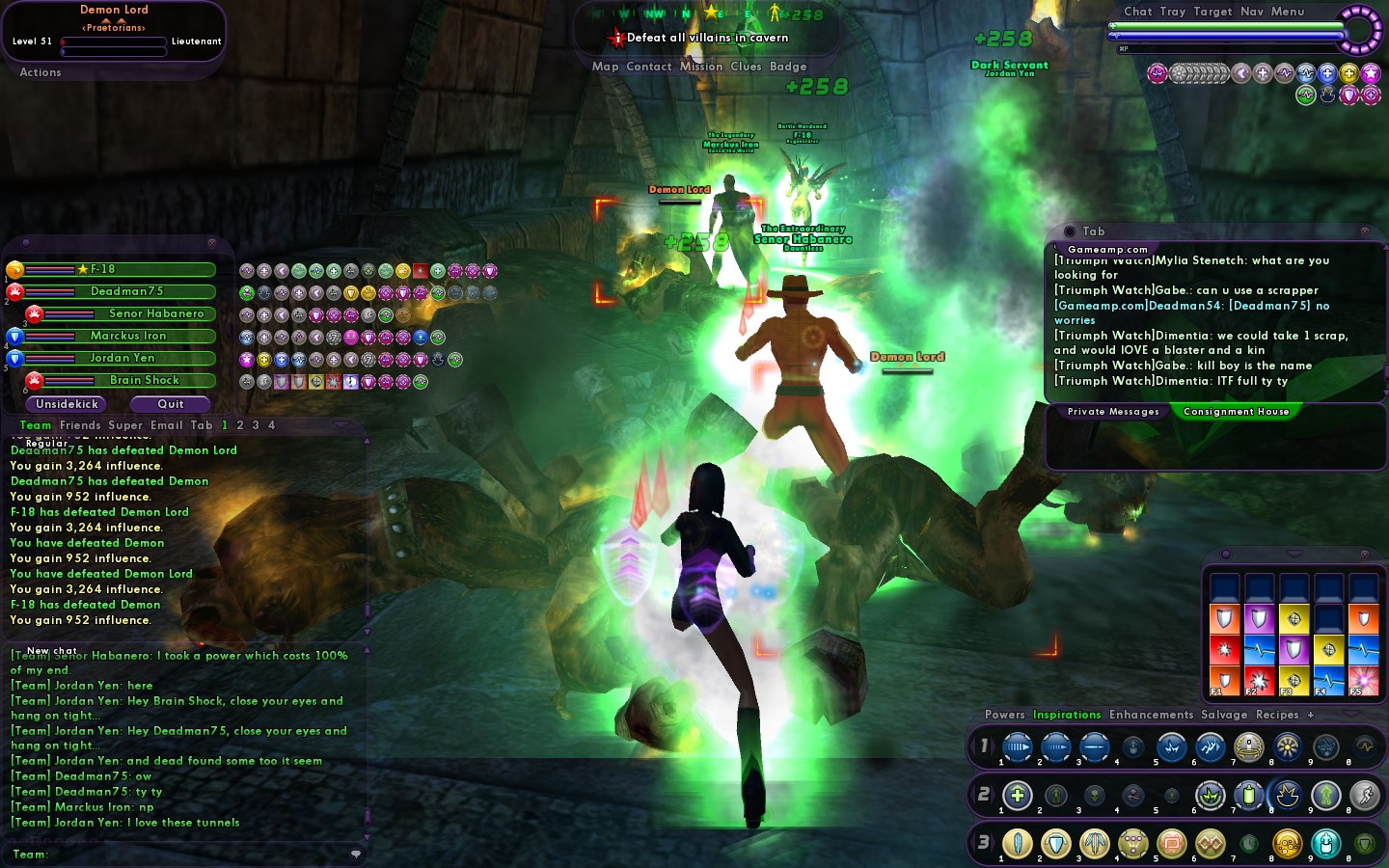Switch to the Consignment House chat tab
Screen dimensions: 1389x868
[x=1236, y=412]
